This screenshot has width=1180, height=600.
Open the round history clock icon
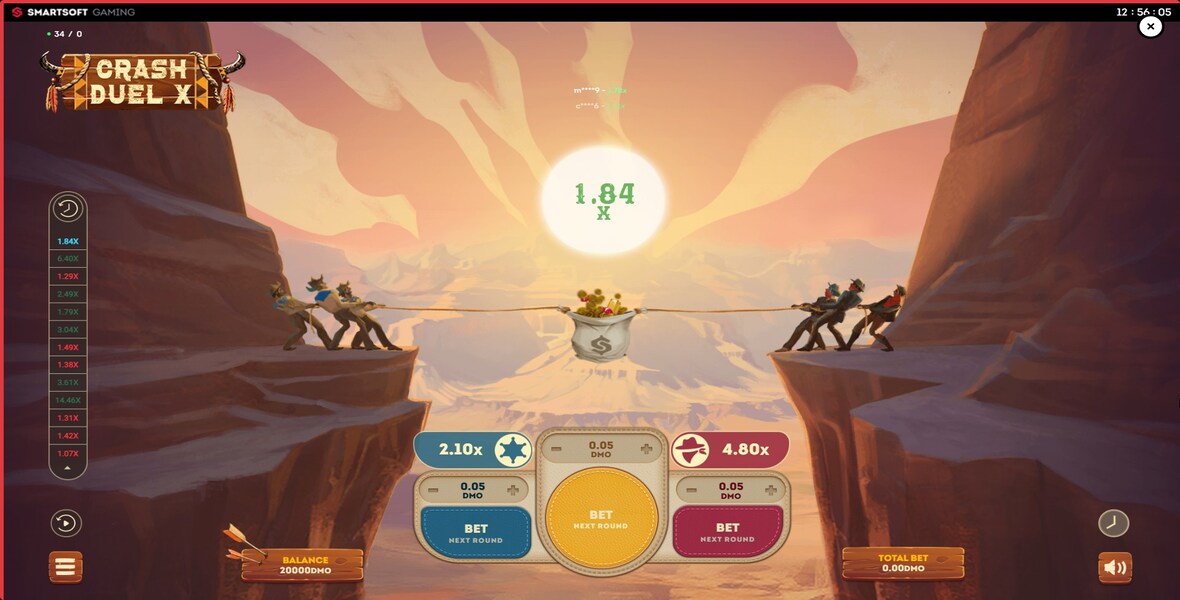click(x=68, y=209)
